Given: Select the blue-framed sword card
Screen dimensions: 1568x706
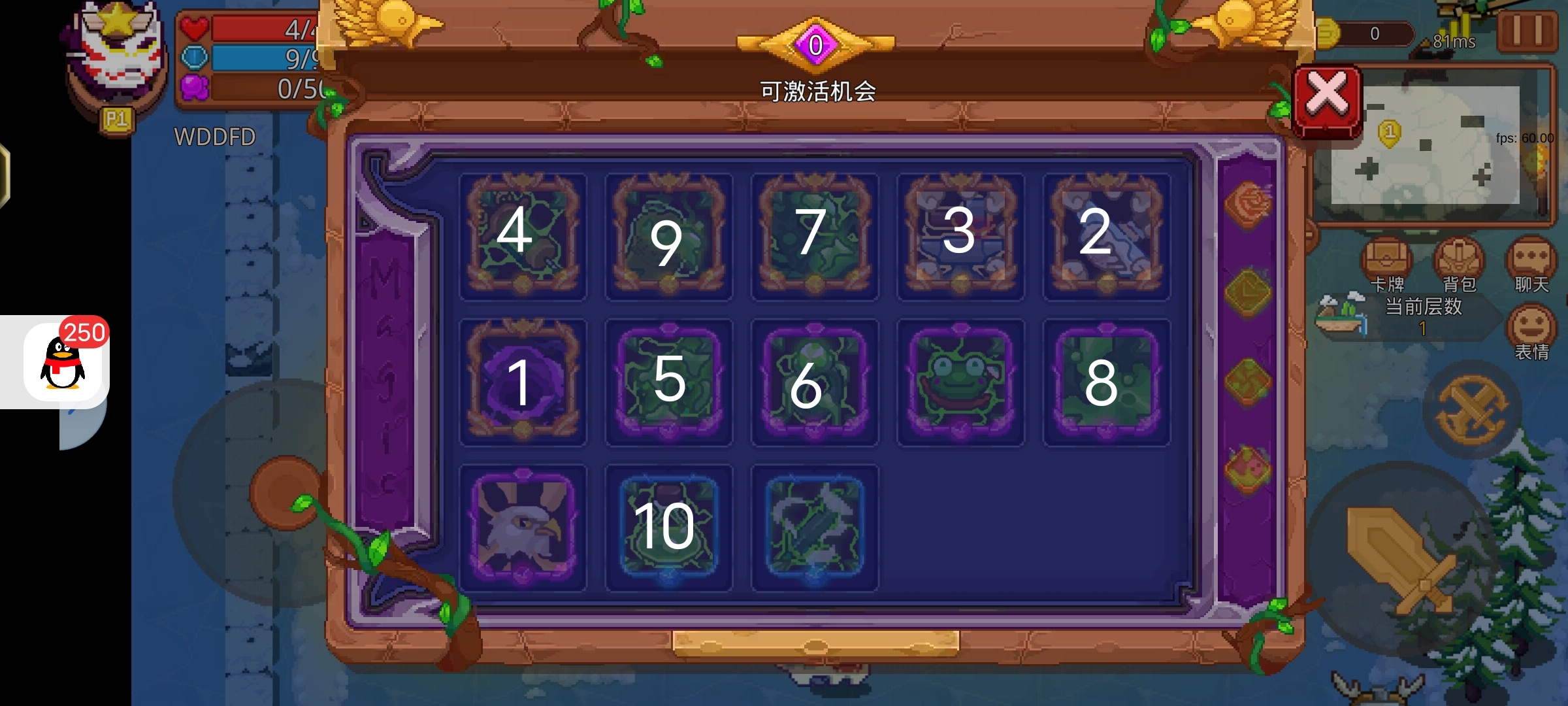Looking at the screenshot, I should tap(814, 528).
